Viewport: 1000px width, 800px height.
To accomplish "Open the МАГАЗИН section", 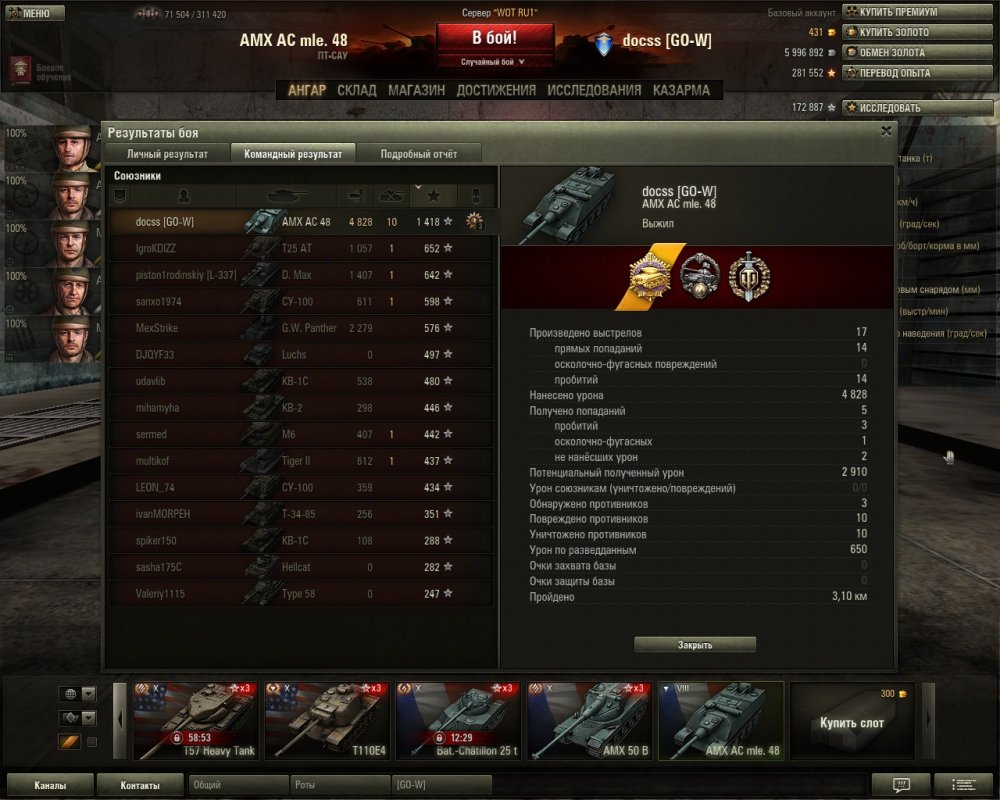I will pos(416,90).
